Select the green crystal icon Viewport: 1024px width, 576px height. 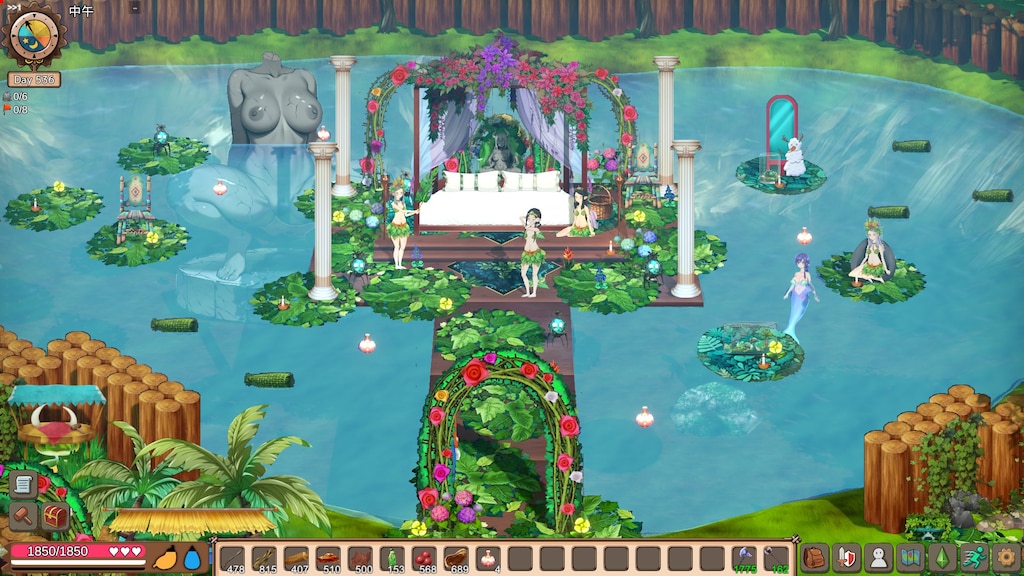tap(941, 558)
